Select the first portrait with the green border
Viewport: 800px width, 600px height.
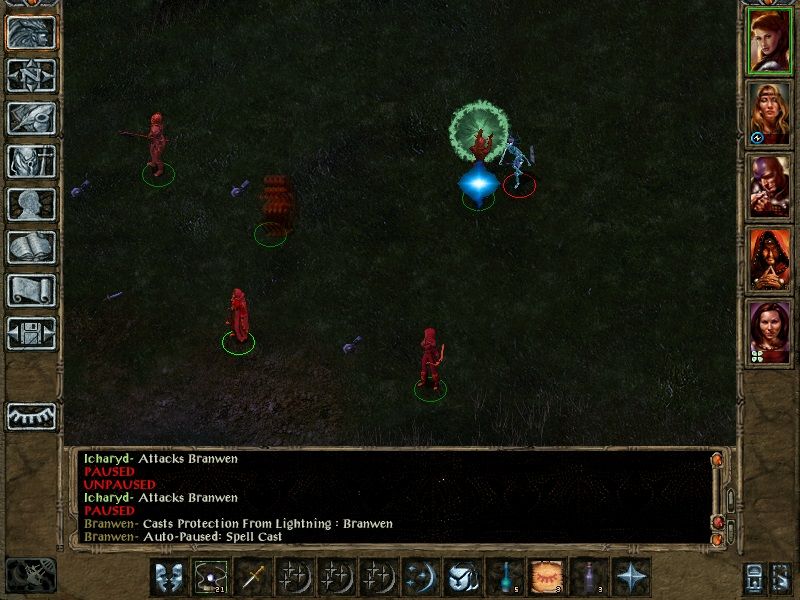coord(771,42)
